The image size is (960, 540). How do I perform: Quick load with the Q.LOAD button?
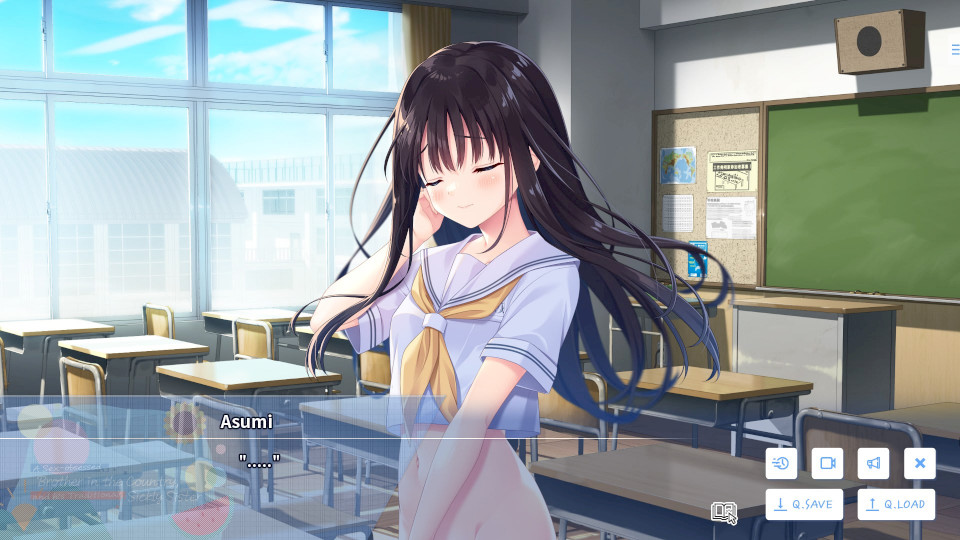tap(896, 504)
